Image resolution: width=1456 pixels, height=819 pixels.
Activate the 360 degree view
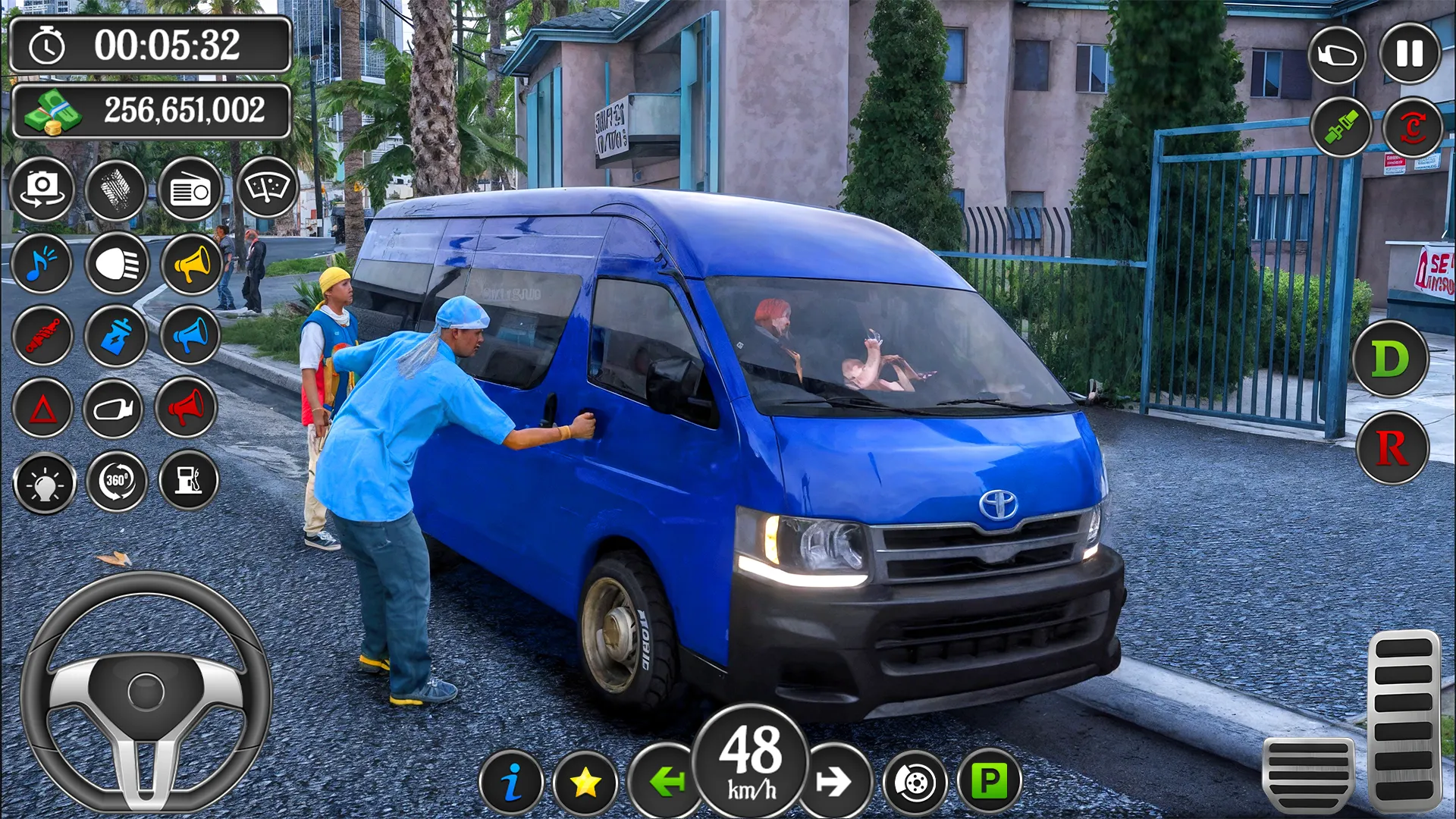tap(116, 481)
